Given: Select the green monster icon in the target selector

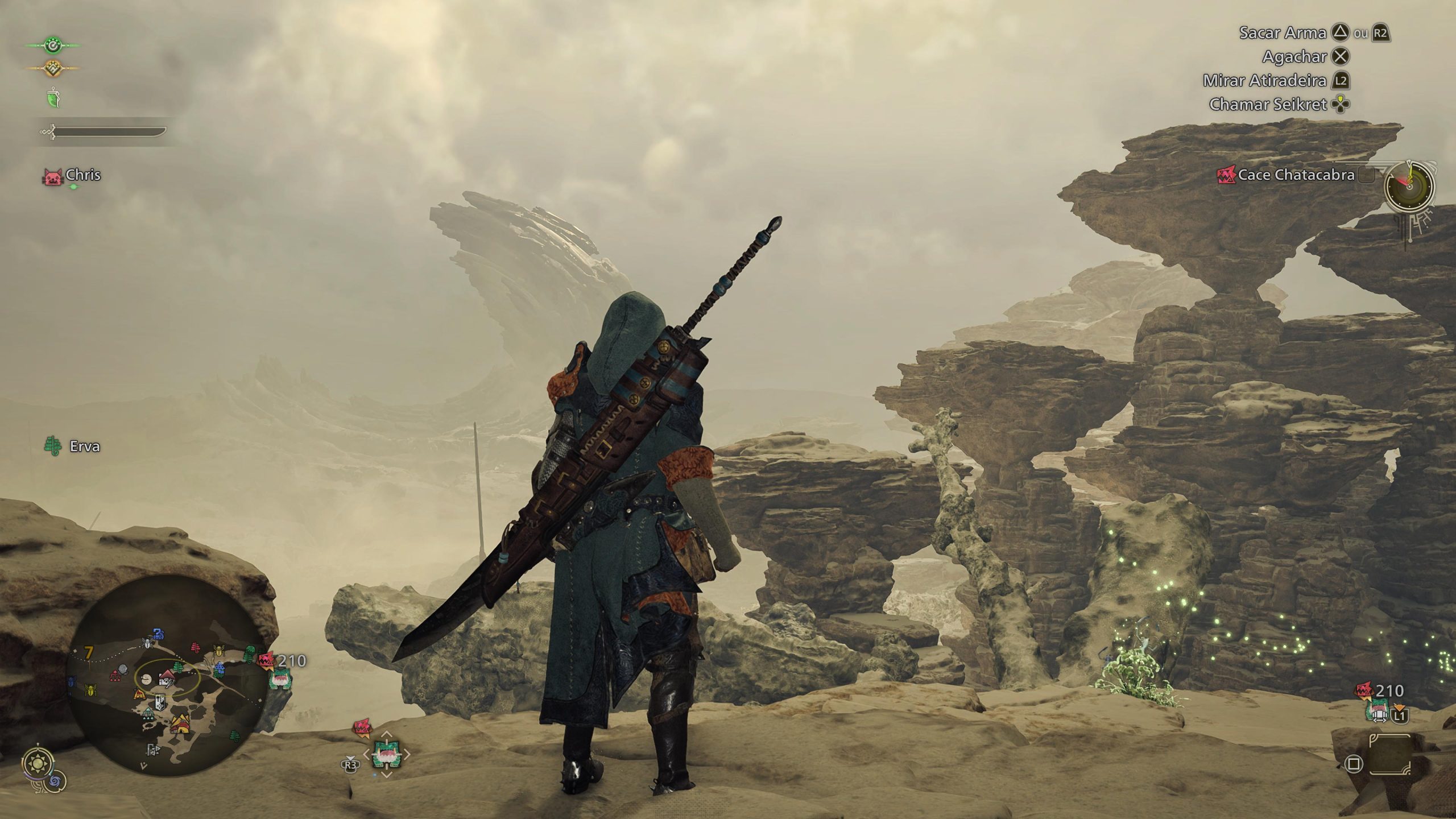Looking at the screenshot, I should click(x=387, y=755).
